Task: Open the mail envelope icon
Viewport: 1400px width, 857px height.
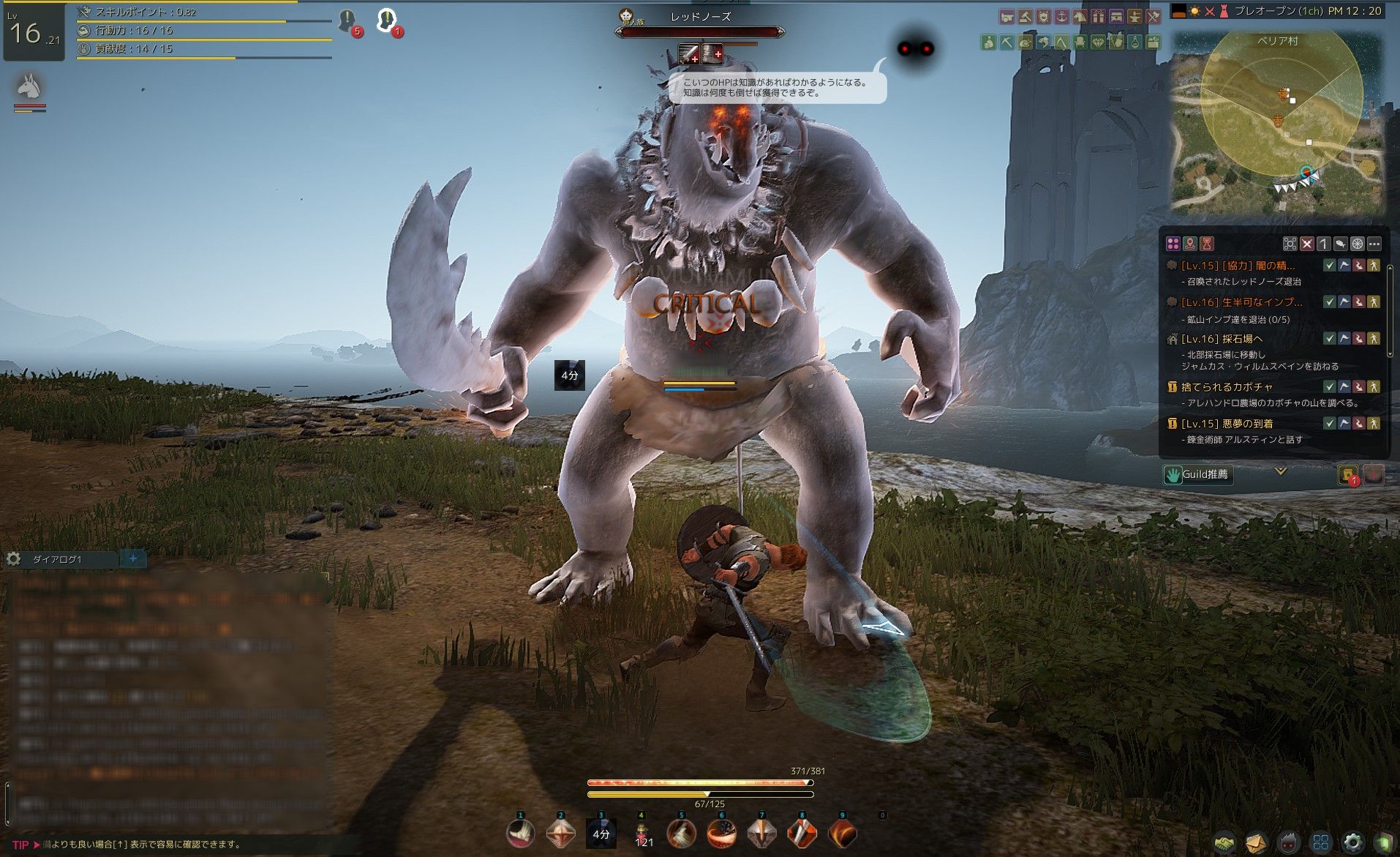Action: coord(1256,842)
